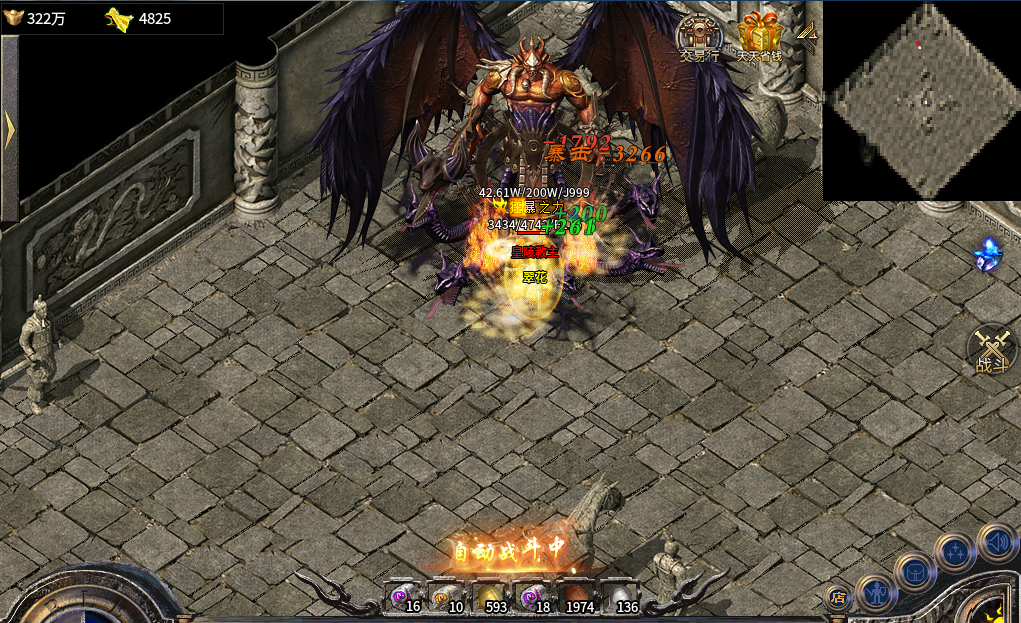Image resolution: width=1021 pixels, height=623 pixels.
Task: Open the 天天省钱 gift box offer
Action: pos(760,38)
